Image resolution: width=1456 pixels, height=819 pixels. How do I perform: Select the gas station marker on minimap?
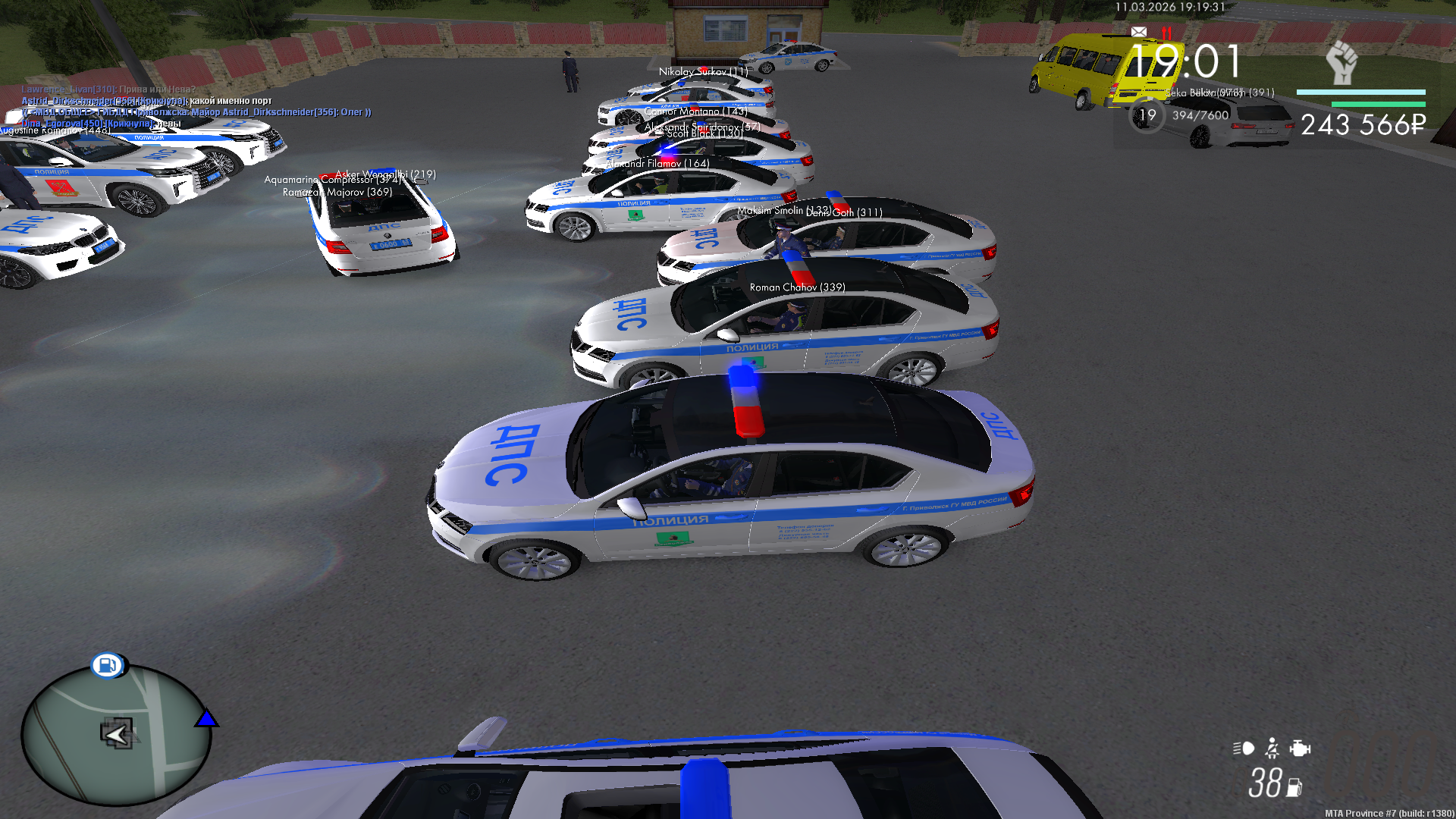click(107, 665)
